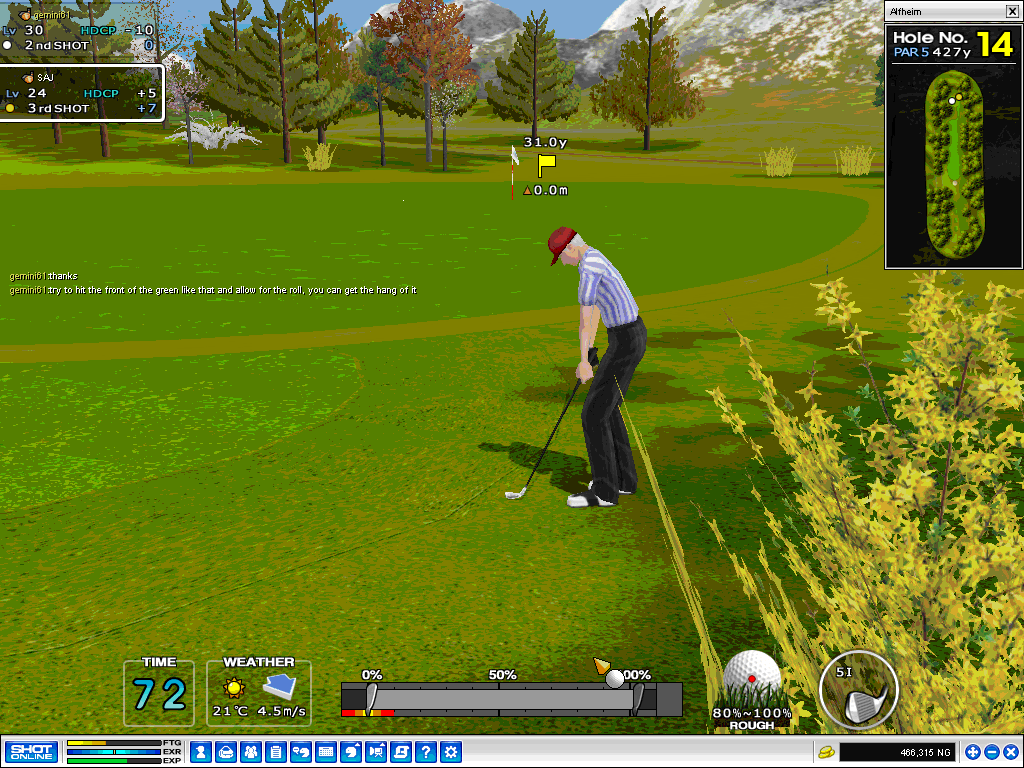Click the shot power gauge bar

(x=510, y=698)
